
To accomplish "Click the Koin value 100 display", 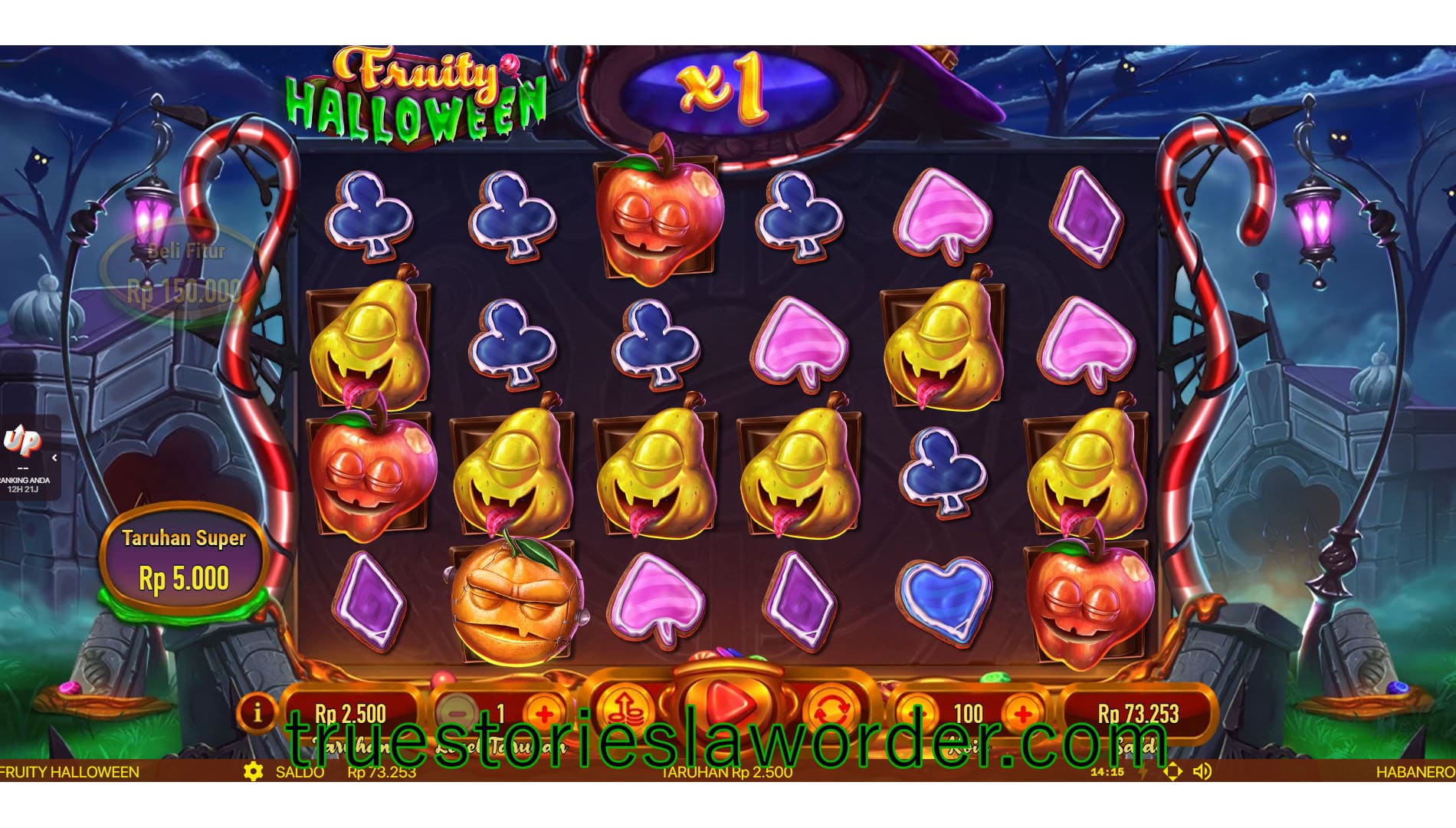I will [968, 713].
